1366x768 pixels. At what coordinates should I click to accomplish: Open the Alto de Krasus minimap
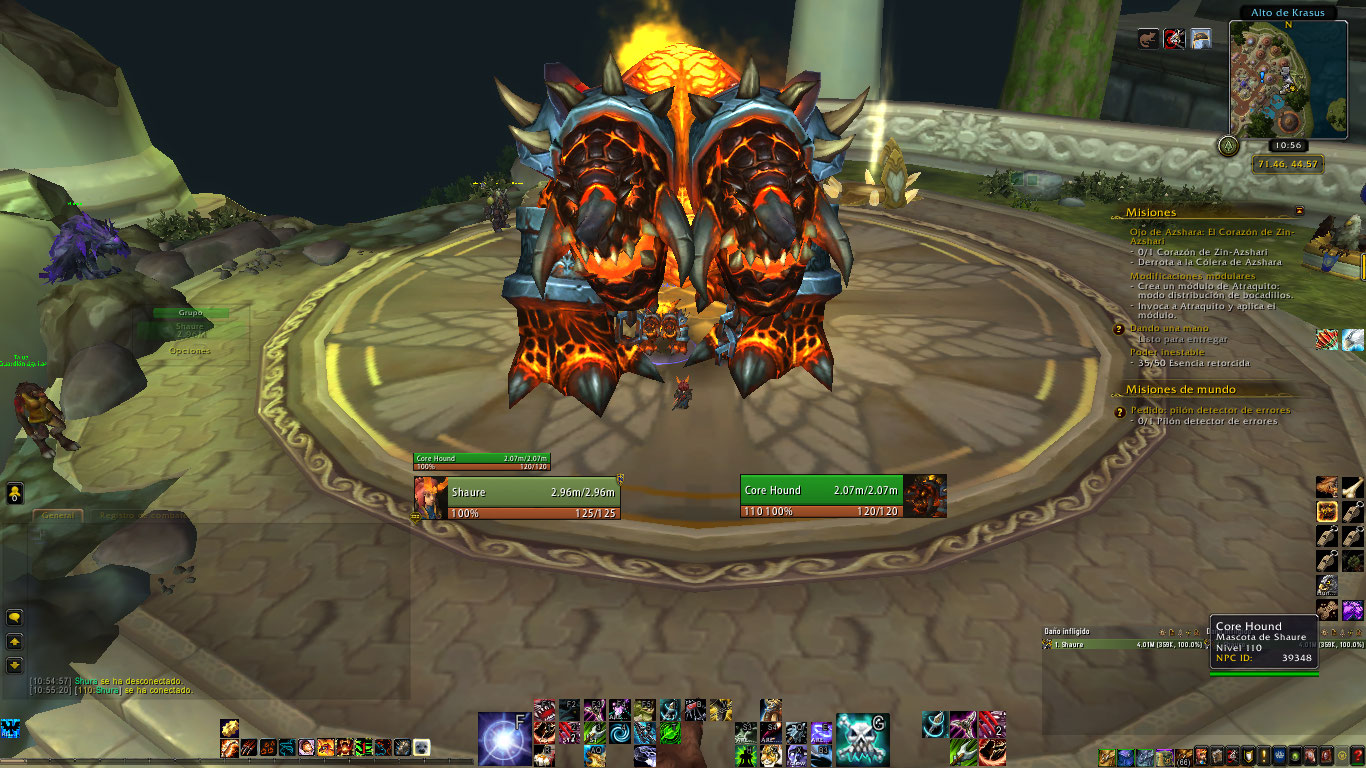[x=1287, y=80]
